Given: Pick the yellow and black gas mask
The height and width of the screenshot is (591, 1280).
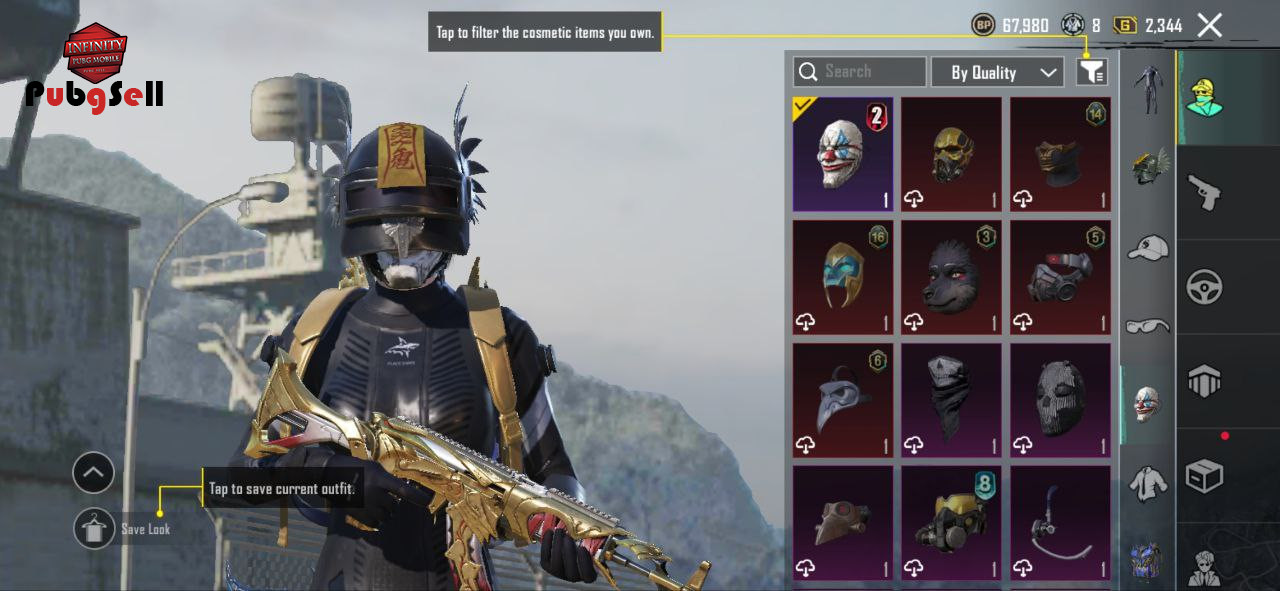Looking at the screenshot, I should click(x=951, y=522).
